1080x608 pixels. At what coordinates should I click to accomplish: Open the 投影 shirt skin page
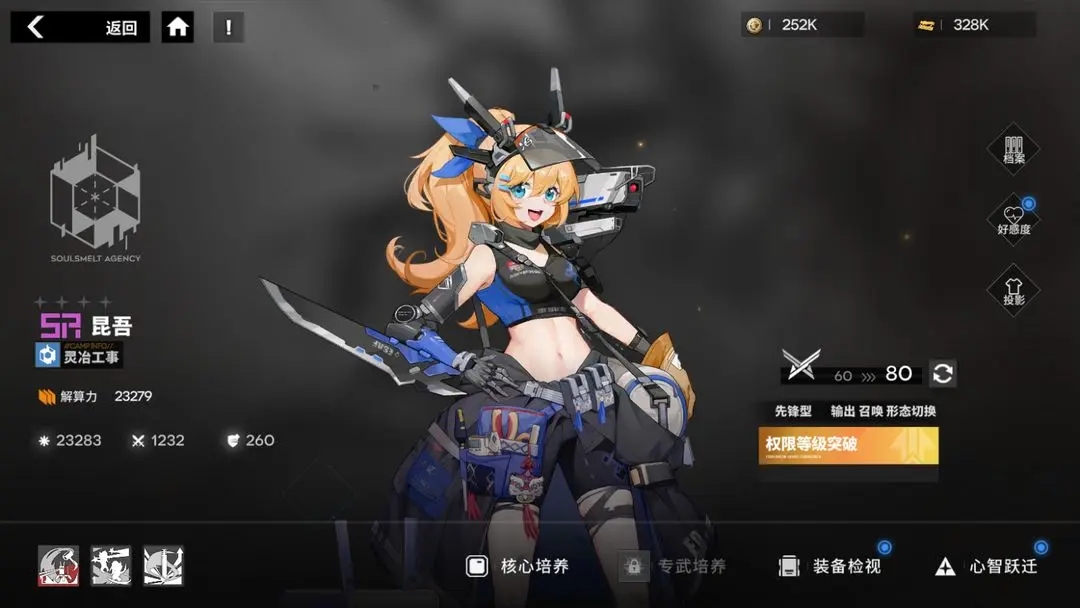(1013, 291)
